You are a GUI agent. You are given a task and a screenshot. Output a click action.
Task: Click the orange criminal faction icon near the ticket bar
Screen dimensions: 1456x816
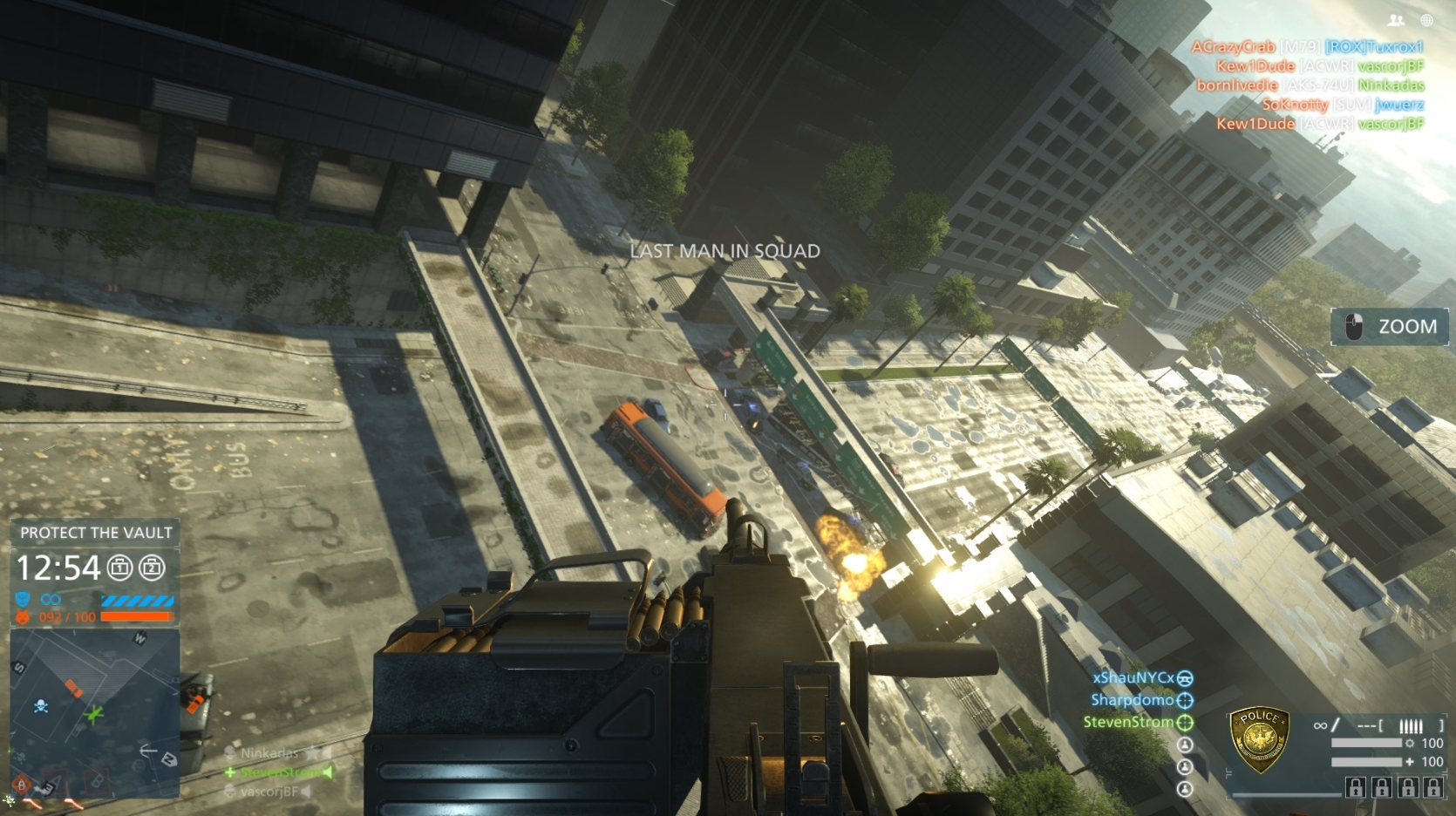(x=23, y=616)
